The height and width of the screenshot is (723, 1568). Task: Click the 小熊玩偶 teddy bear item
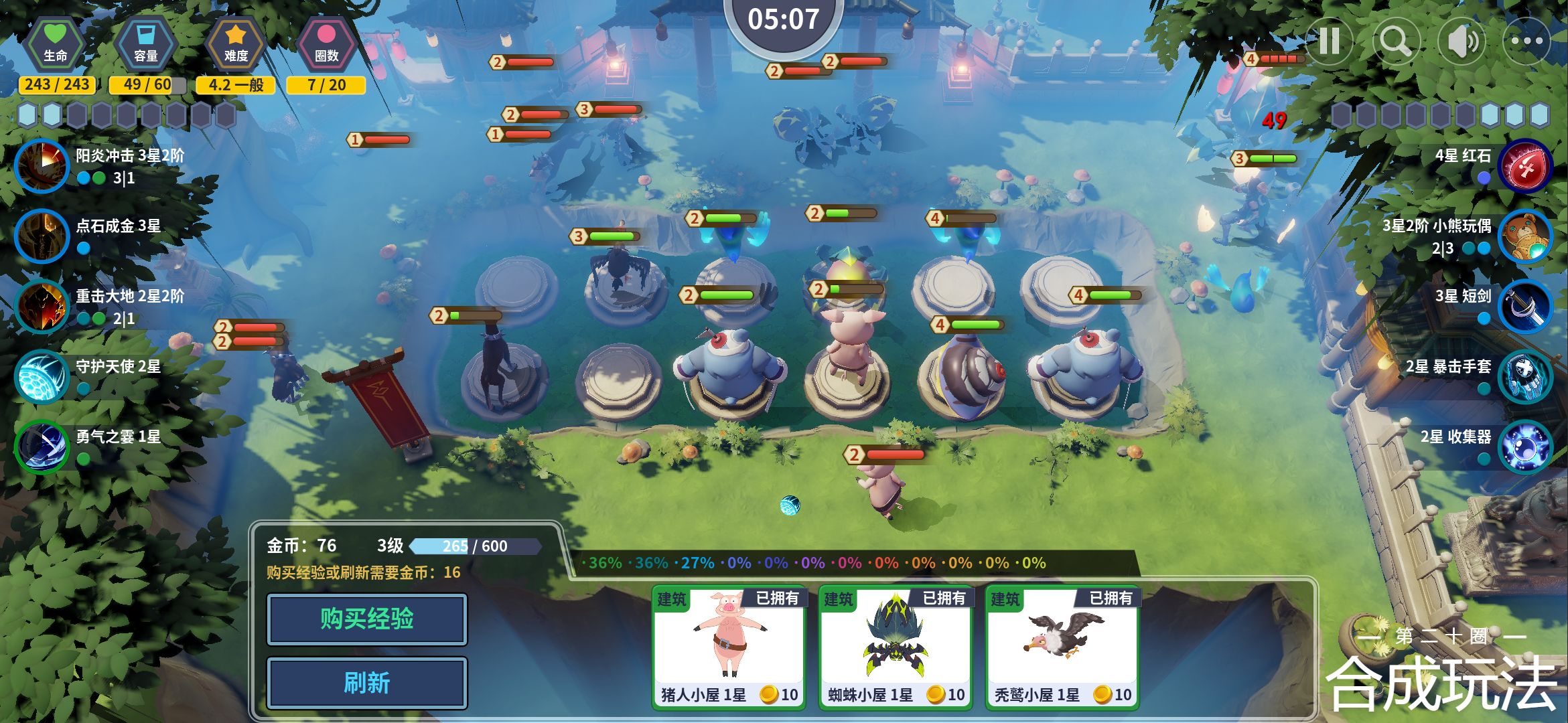click(x=1525, y=236)
